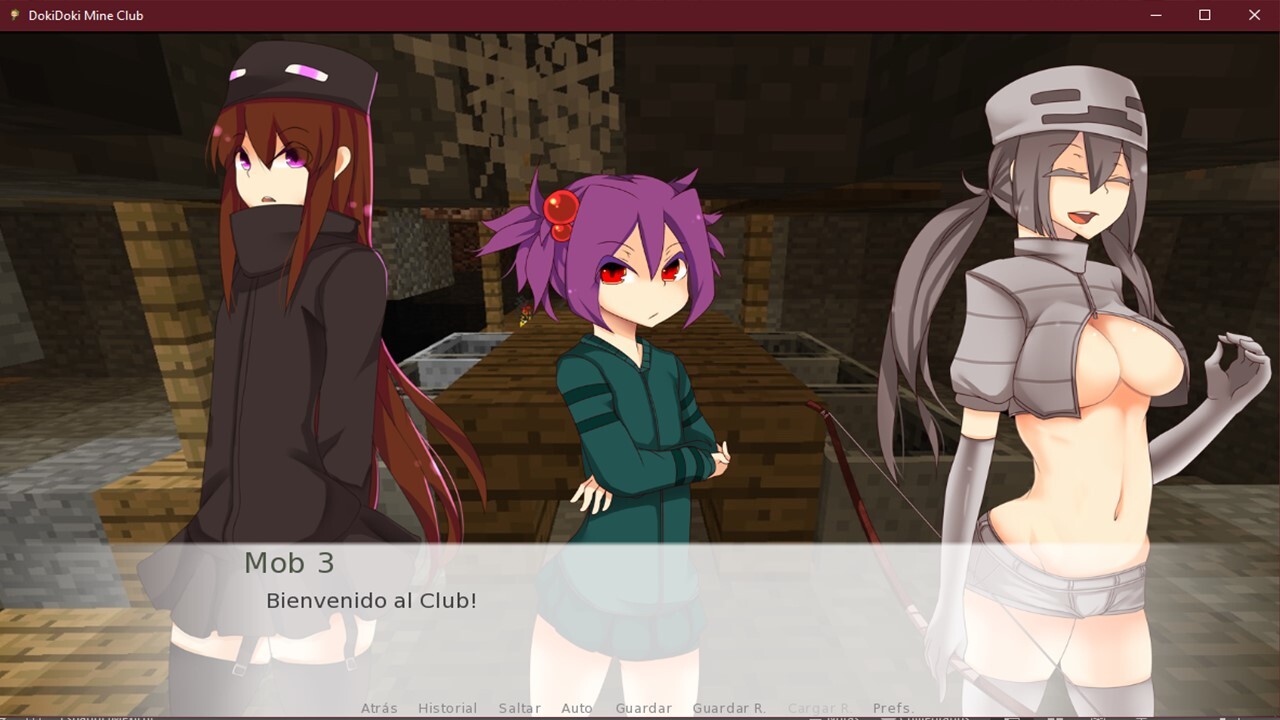Click Atrás to rewind to previous dialogue
The width and height of the screenshot is (1280, 720).
(x=378, y=708)
